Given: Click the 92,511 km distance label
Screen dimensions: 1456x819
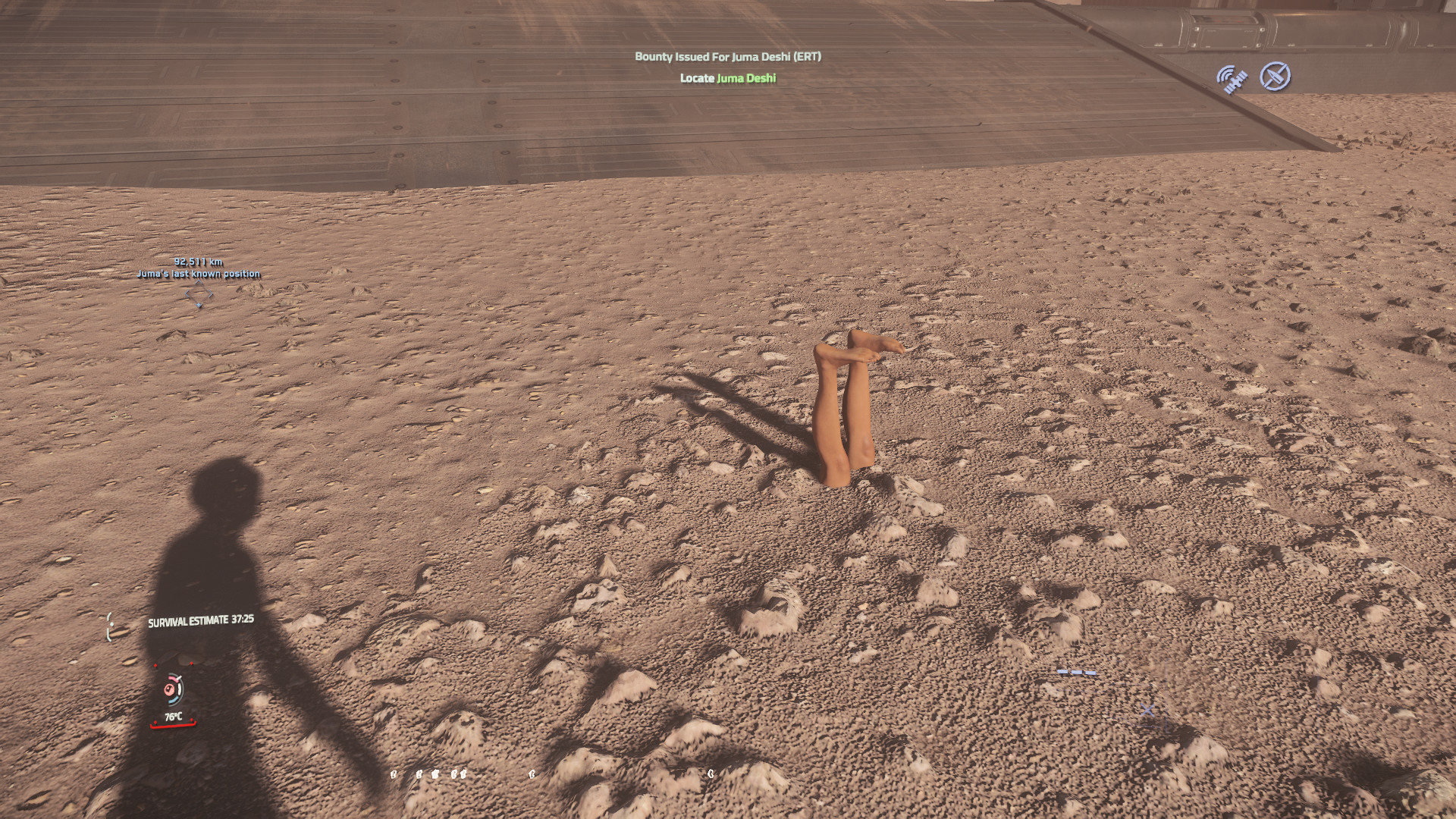Looking at the screenshot, I should [199, 262].
